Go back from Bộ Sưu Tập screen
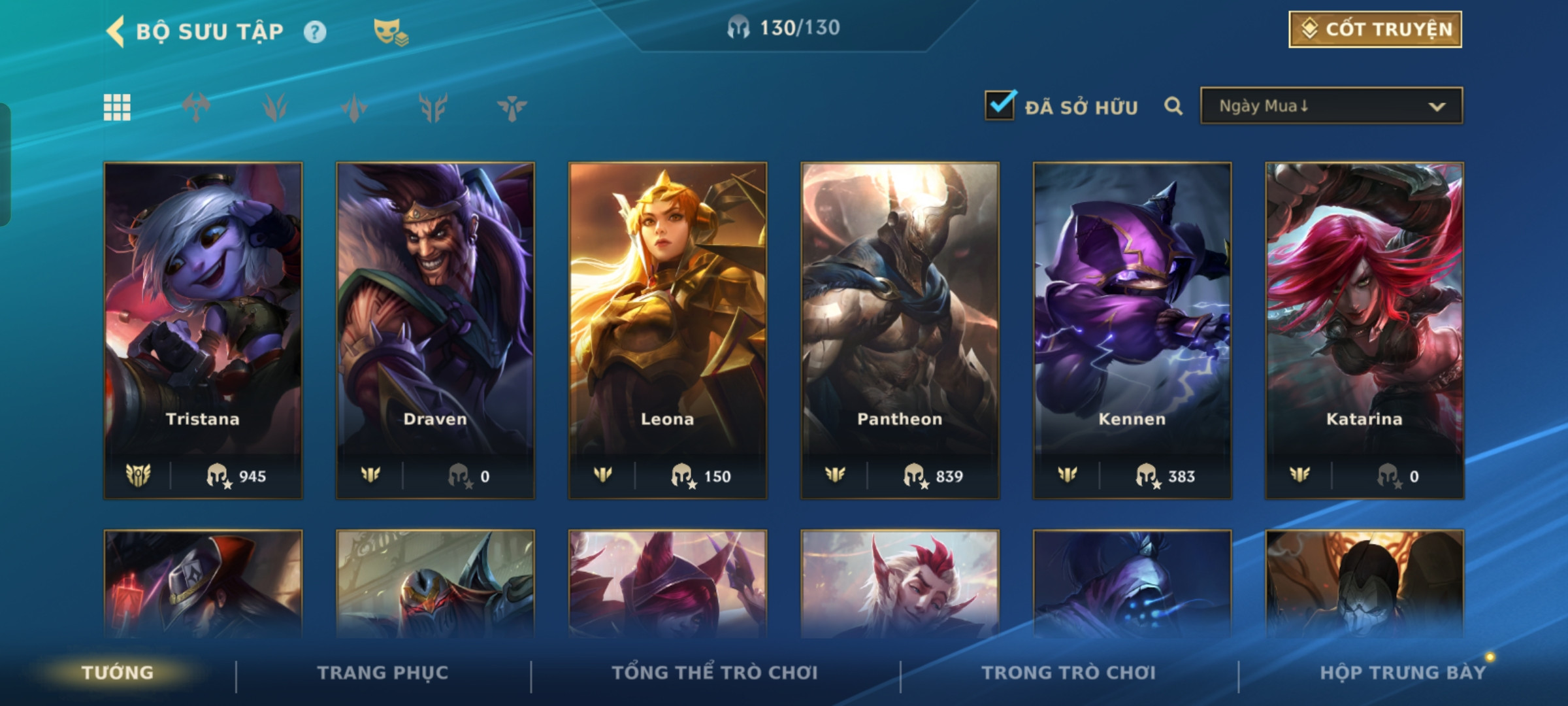 [x=116, y=31]
